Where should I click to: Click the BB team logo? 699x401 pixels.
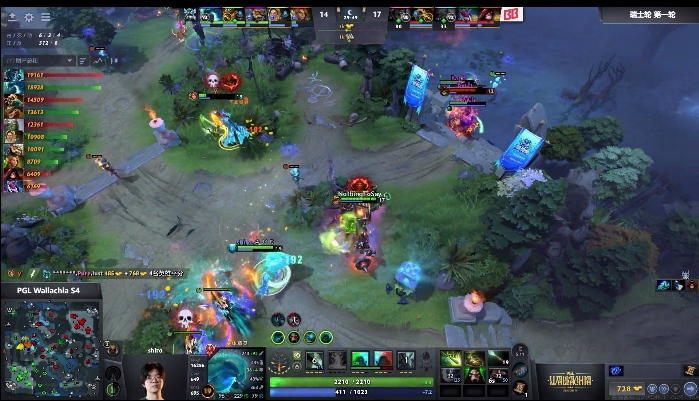pyautogui.click(x=511, y=14)
